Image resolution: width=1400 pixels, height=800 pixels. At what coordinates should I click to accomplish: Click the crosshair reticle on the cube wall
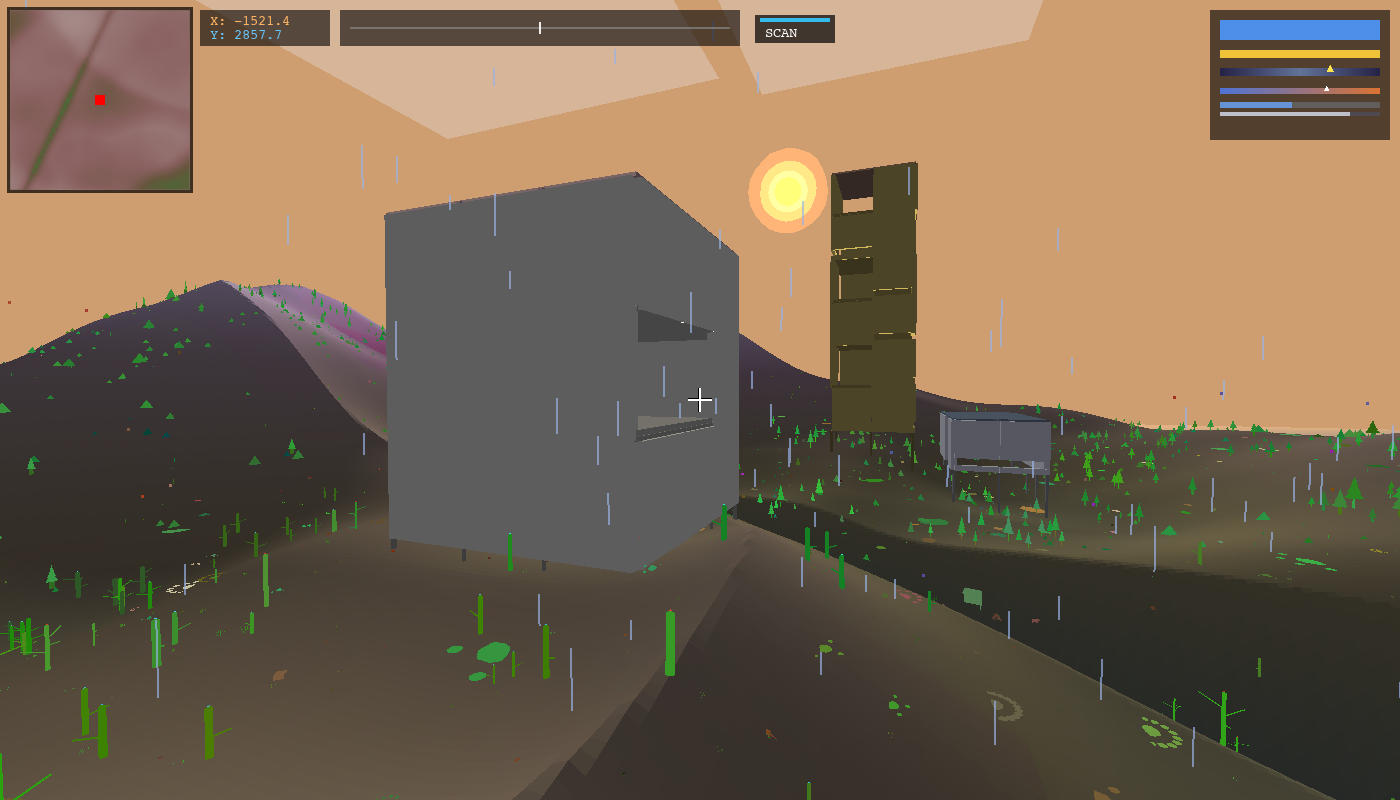coord(700,399)
